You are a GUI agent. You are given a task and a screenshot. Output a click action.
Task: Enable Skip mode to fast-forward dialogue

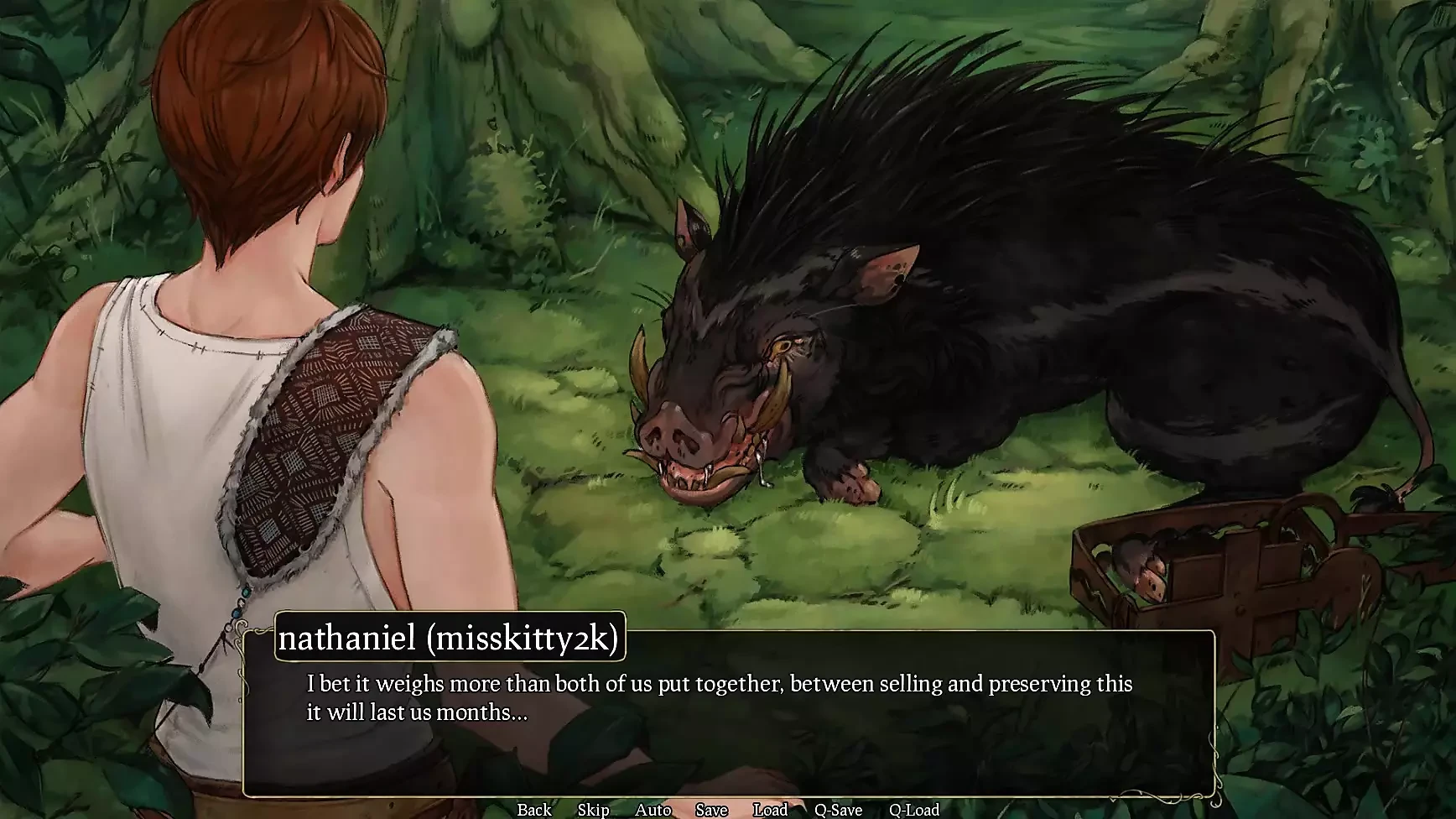tap(594, 810)
